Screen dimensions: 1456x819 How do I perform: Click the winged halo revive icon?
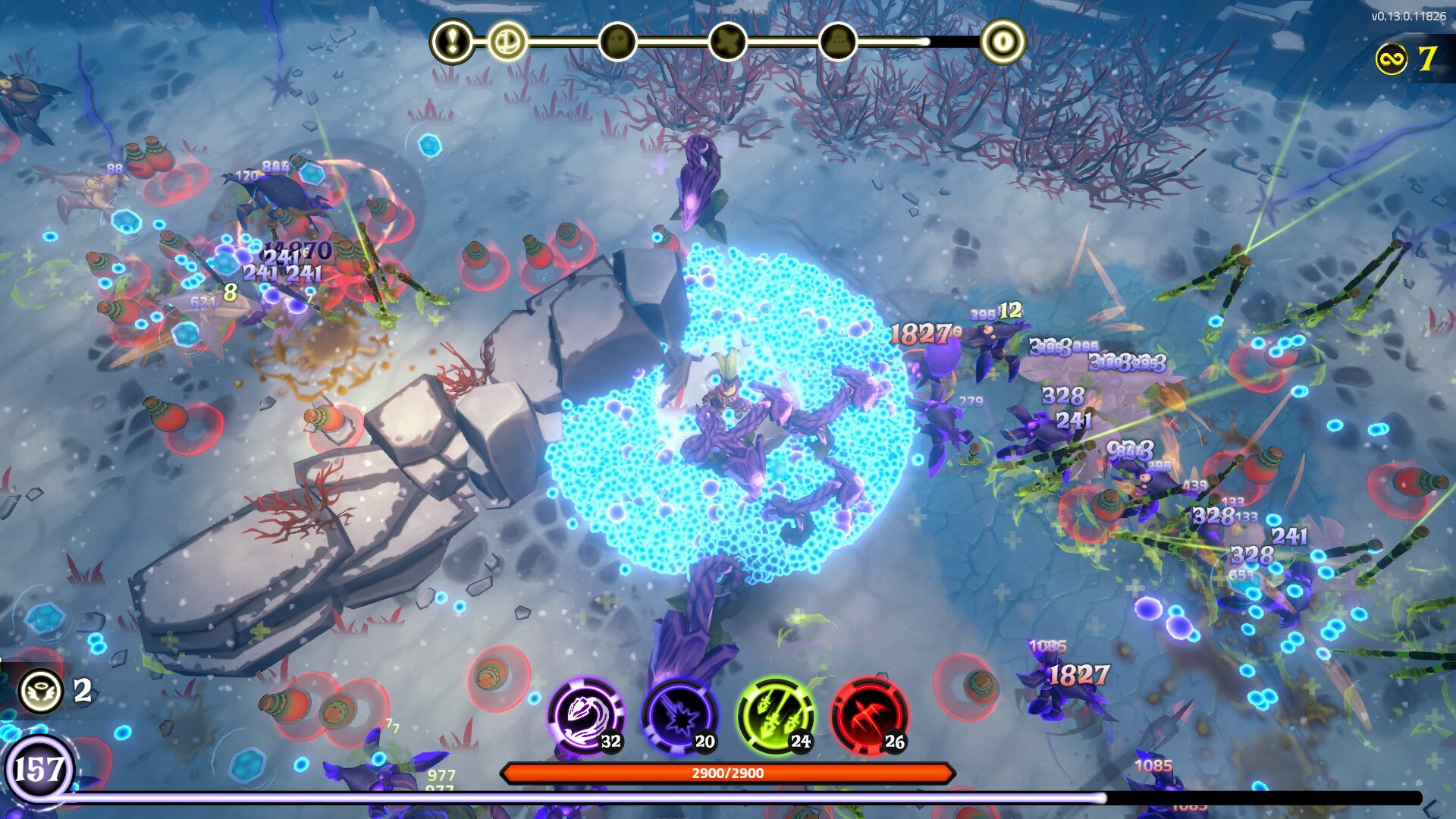tap(40, 690)
